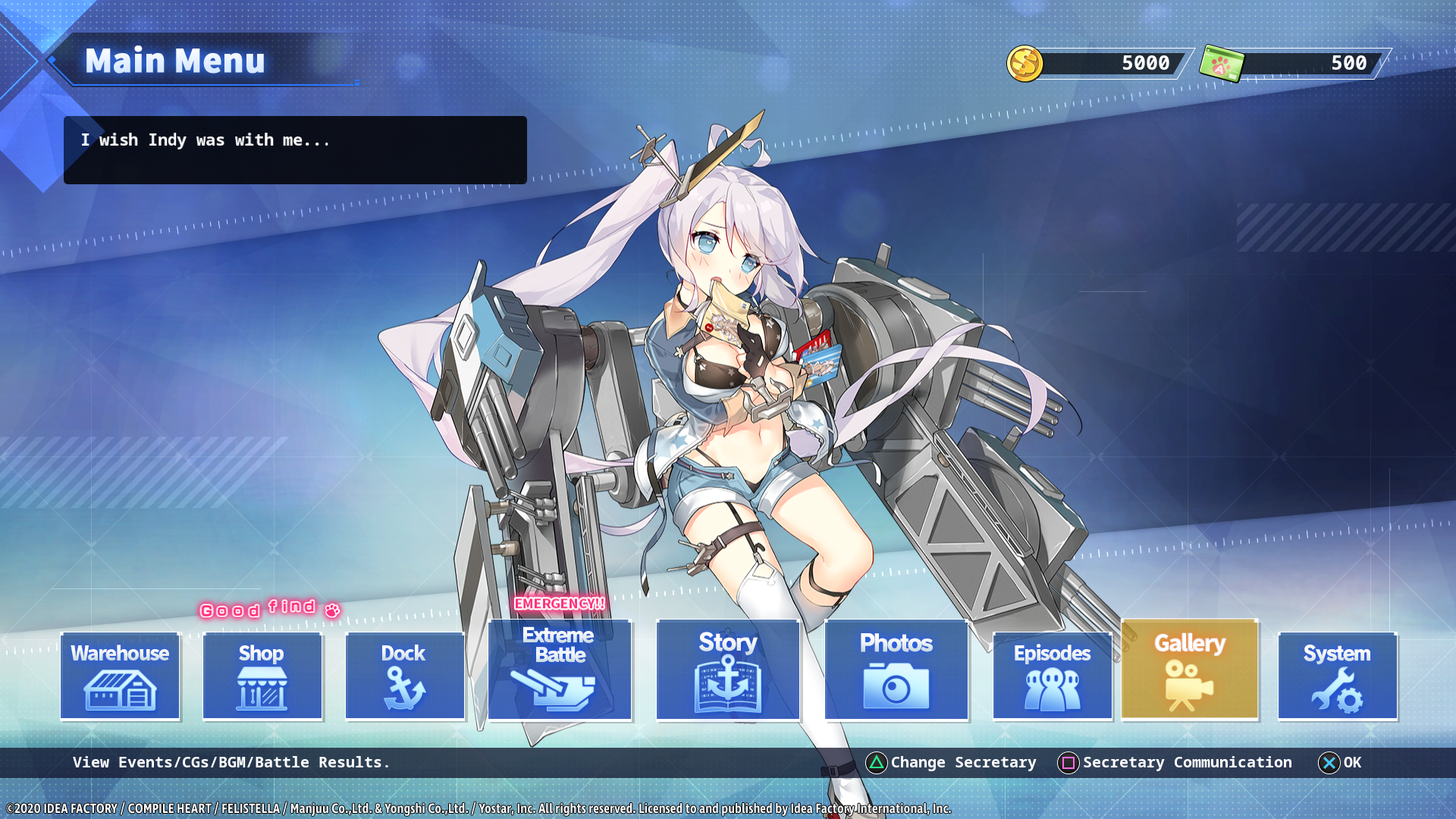
Task: Start Extreme Battle mode
Action: click(560, 670)
